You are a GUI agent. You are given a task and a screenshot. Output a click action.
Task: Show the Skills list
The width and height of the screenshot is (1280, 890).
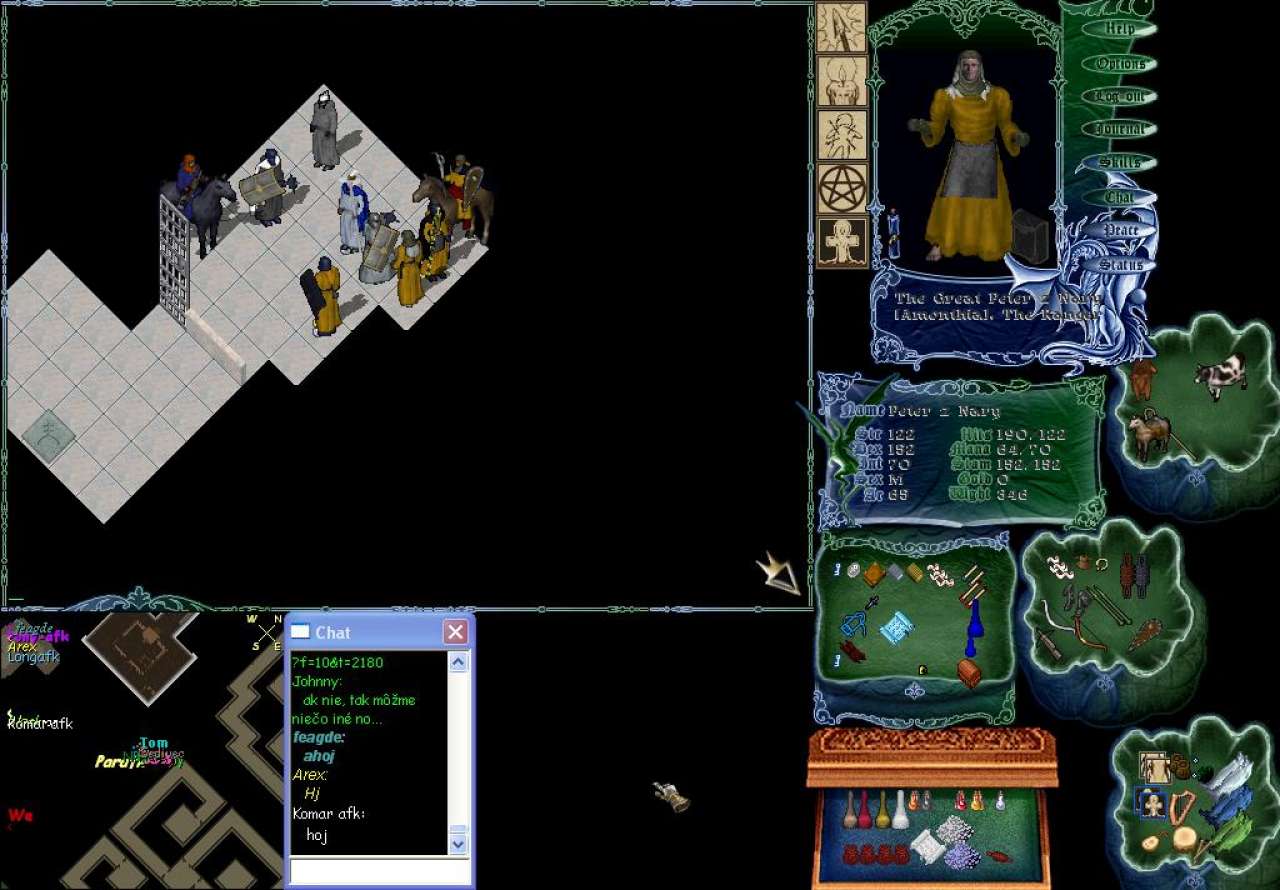point(1119,163)
